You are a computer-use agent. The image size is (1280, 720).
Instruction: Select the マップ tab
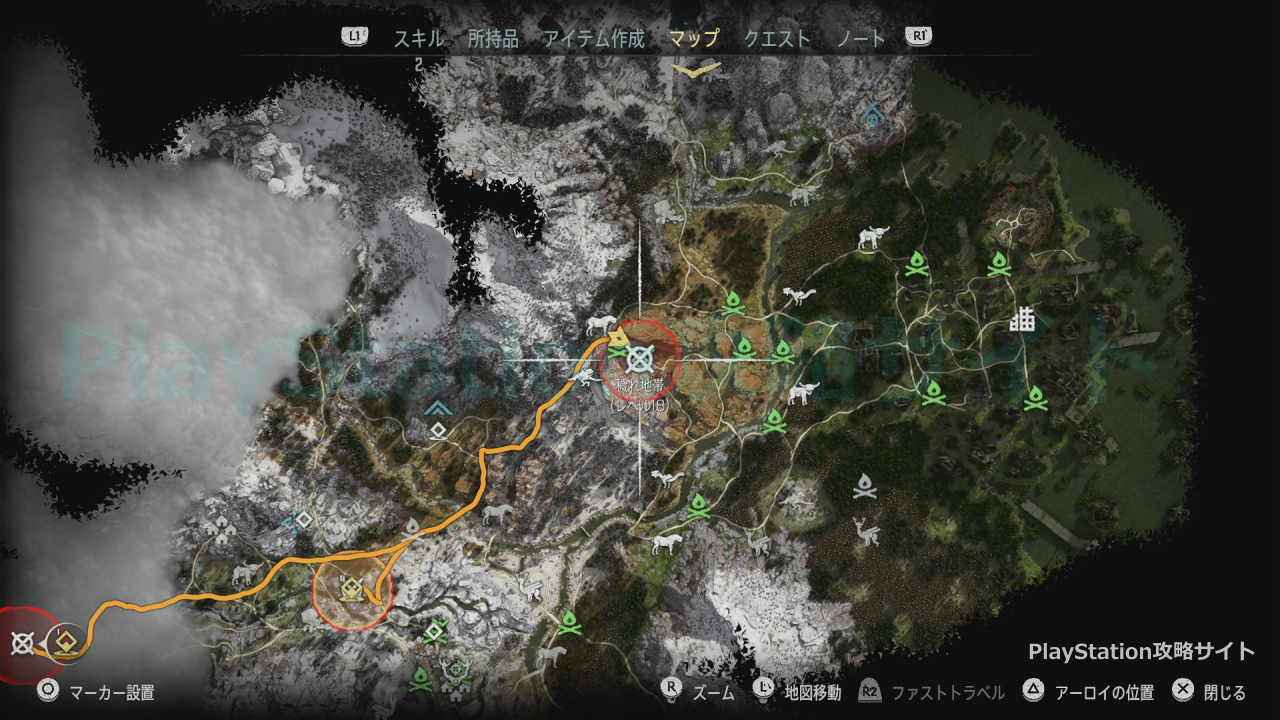(694, 39)
